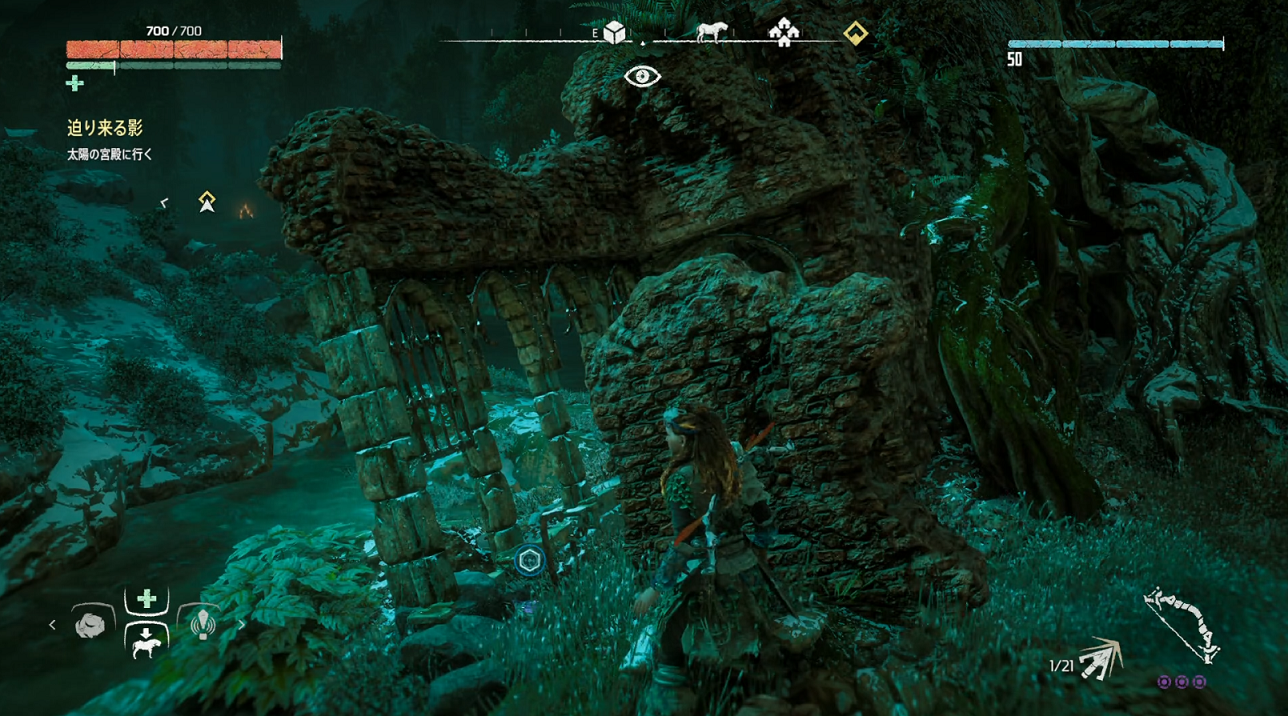Open the 迫り来る影 quest tracker
This screenshot has height=716, width=1288.
point(105,128)
